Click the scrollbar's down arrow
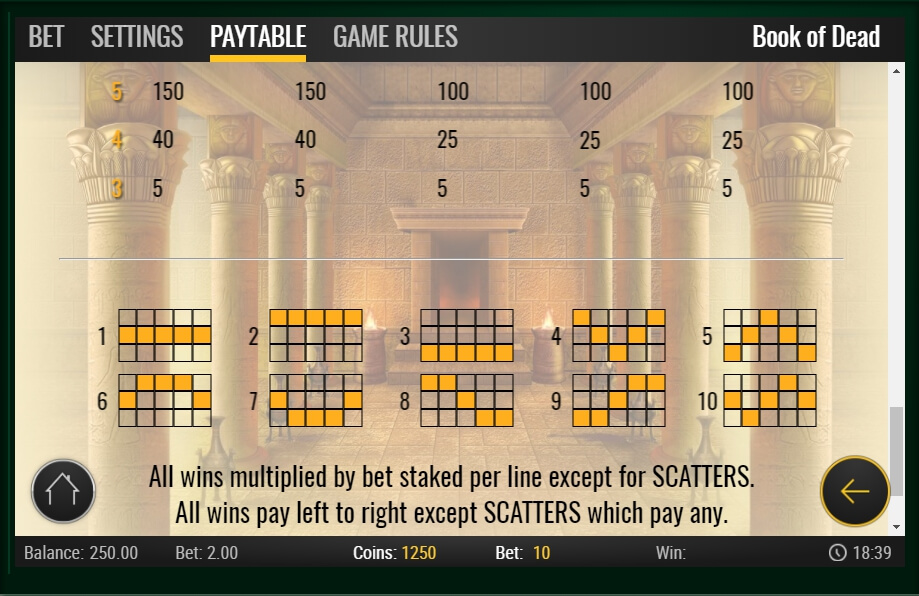This screenshot has height=596, width=919. point(896,526)
